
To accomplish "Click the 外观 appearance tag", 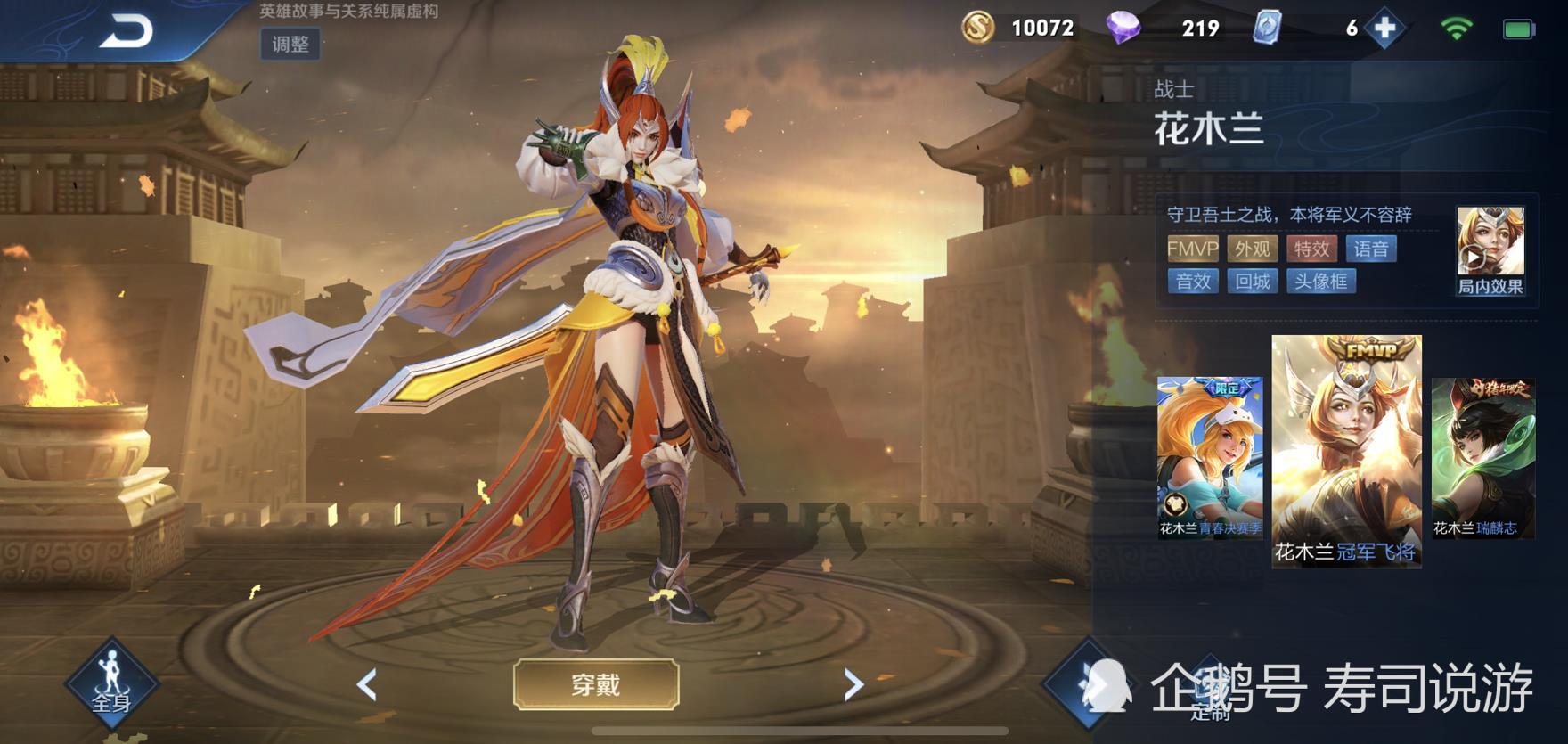I will [x=1252, y=249].
